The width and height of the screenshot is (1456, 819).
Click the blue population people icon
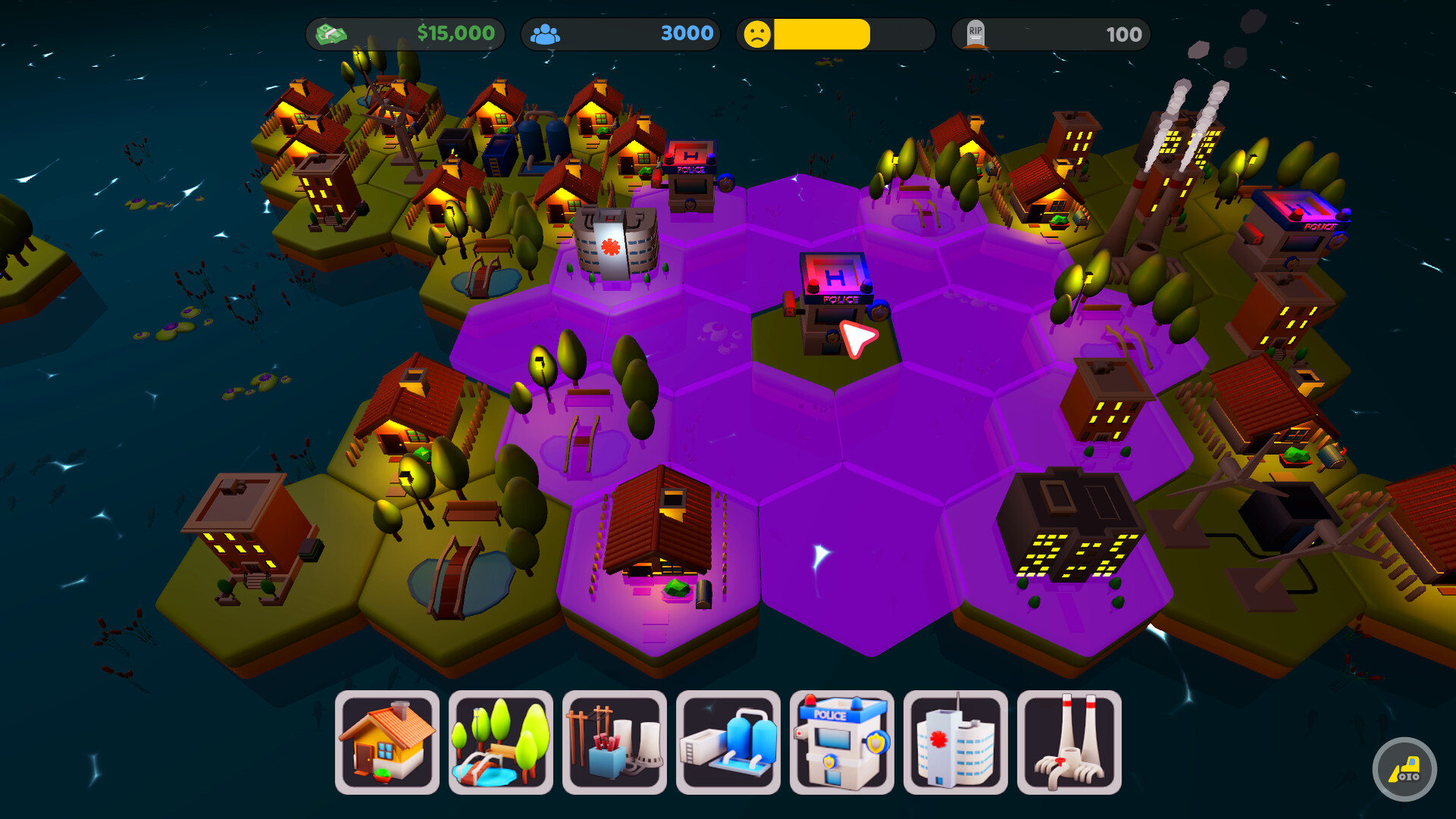(x=546, y=33)
